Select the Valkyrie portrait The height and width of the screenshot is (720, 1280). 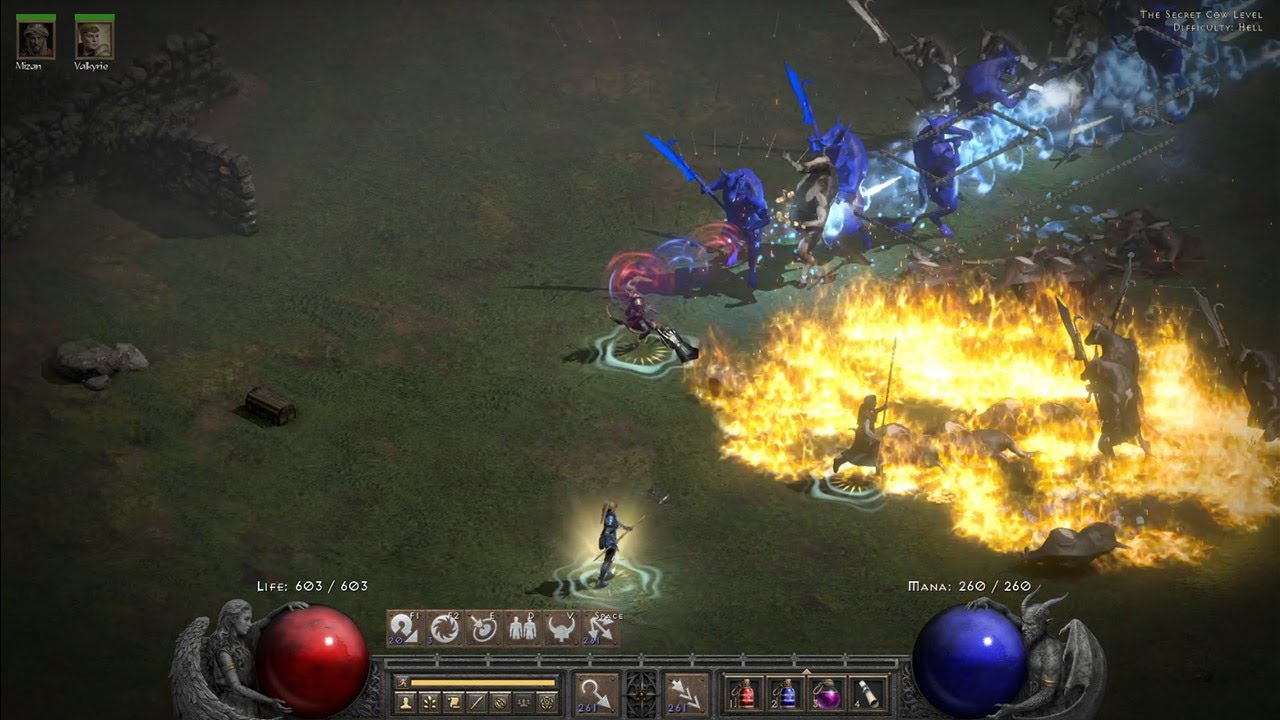click(x=94, y=39)
